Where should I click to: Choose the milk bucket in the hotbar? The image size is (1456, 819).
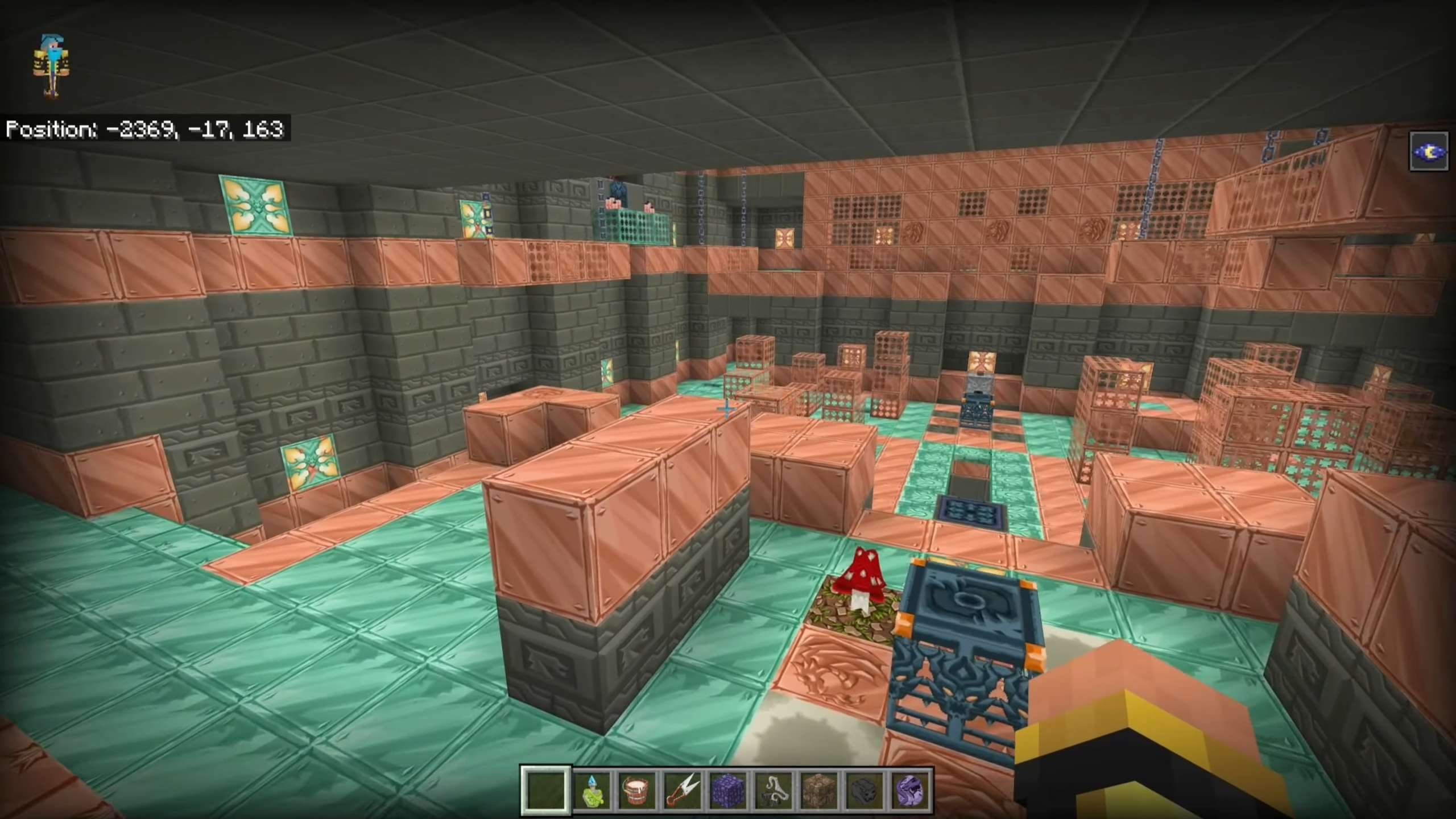point(636,791)
